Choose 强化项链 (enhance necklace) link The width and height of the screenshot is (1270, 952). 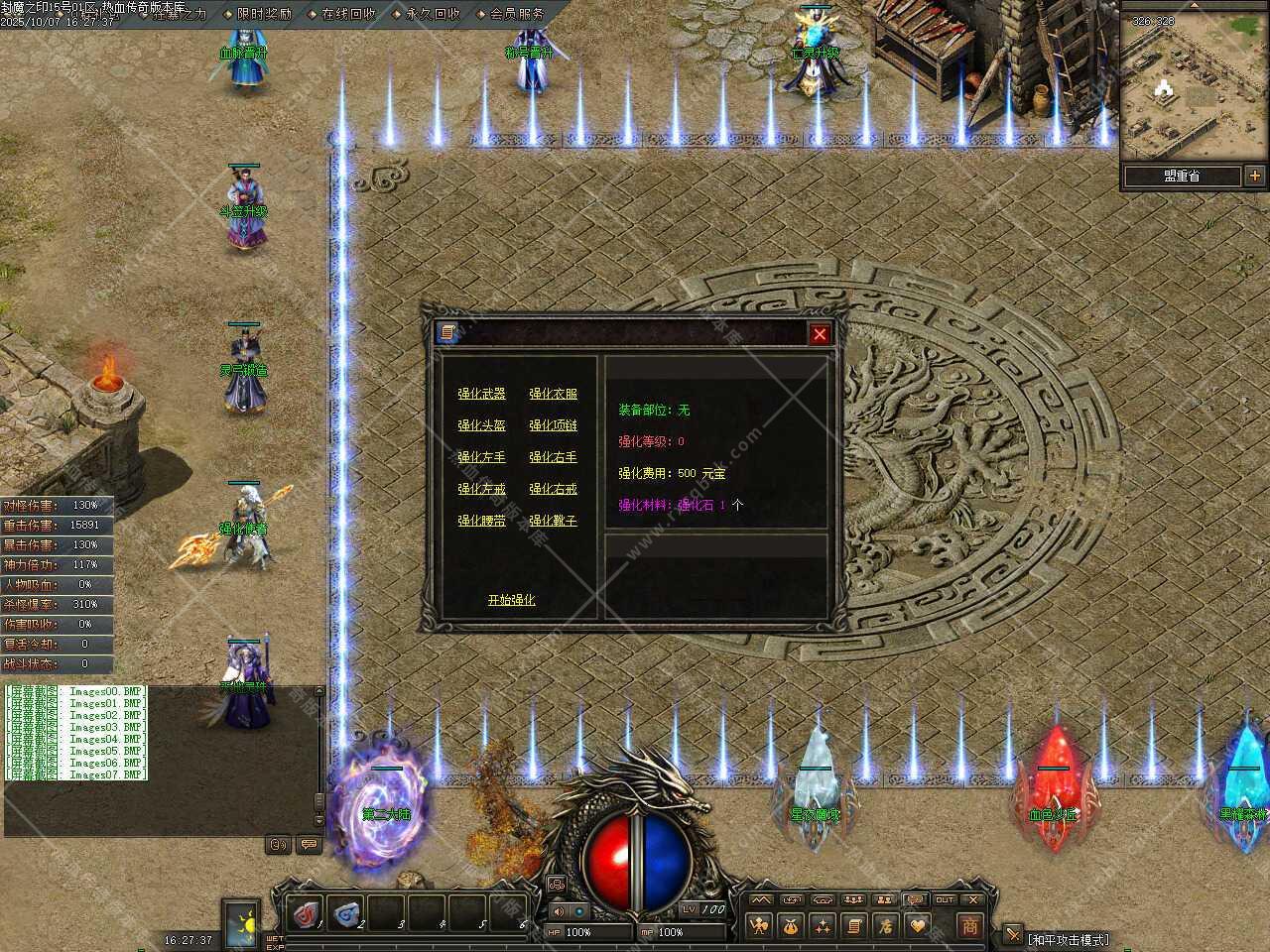553,425
